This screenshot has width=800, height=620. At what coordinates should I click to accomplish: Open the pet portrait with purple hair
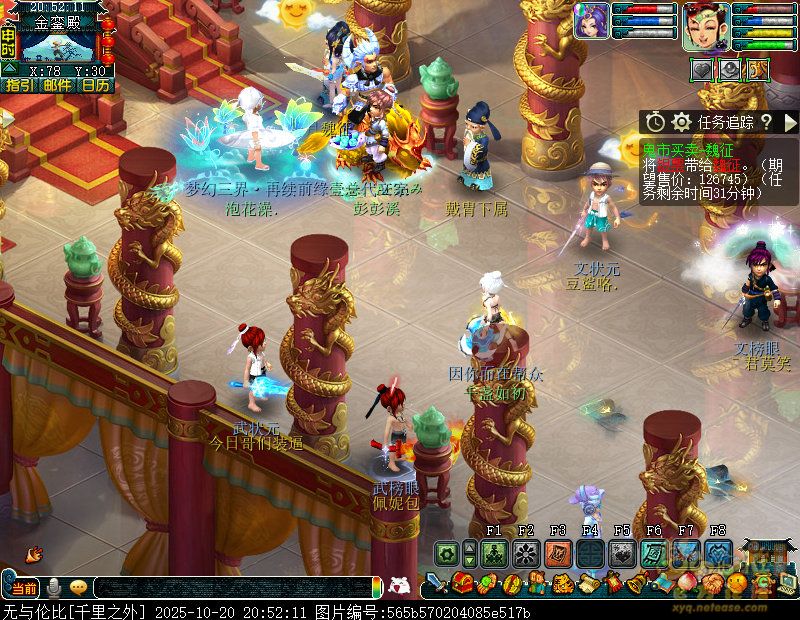click(592, 22)
